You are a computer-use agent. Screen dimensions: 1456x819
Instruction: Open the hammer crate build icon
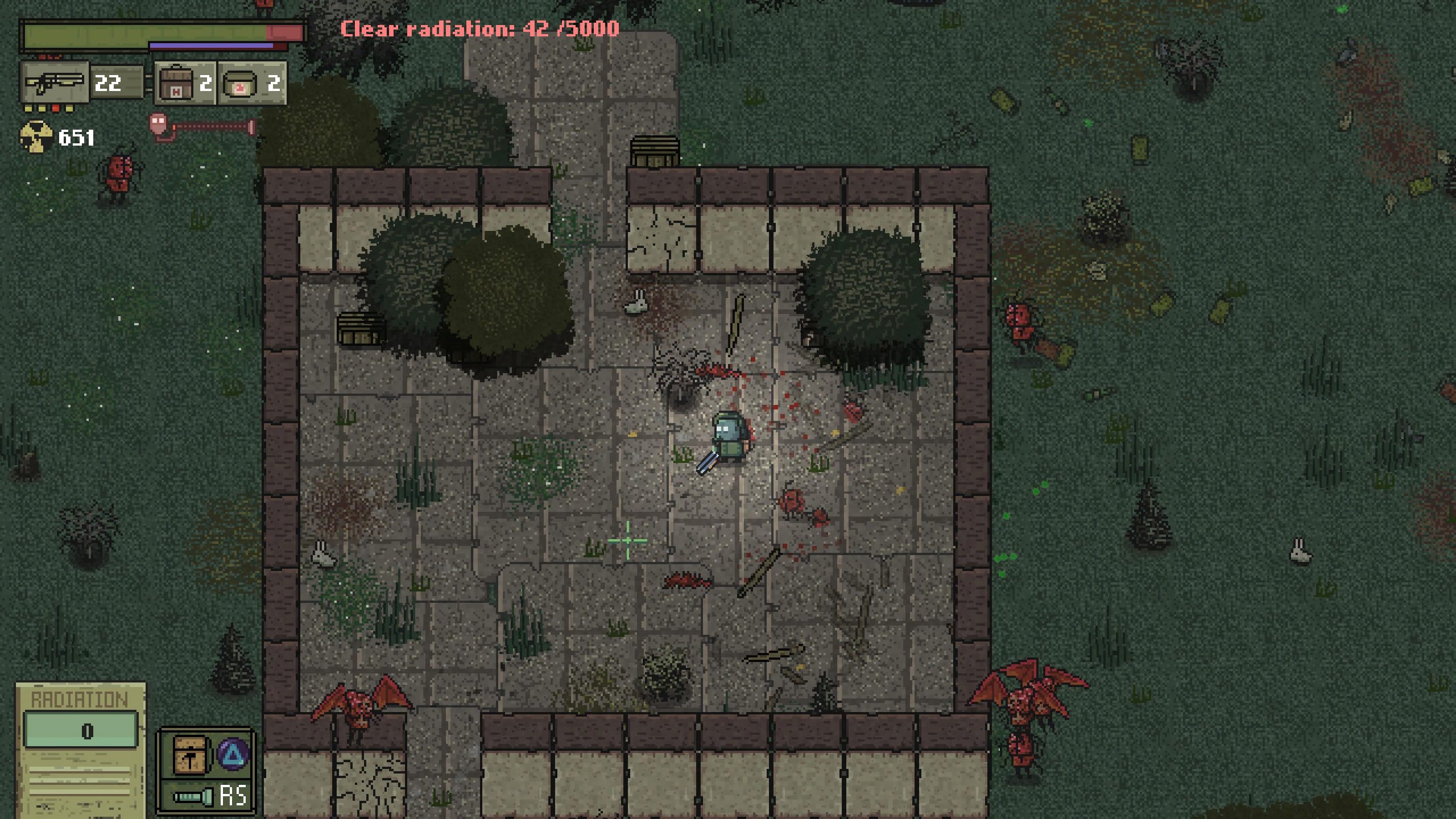(x=189, y=755)
